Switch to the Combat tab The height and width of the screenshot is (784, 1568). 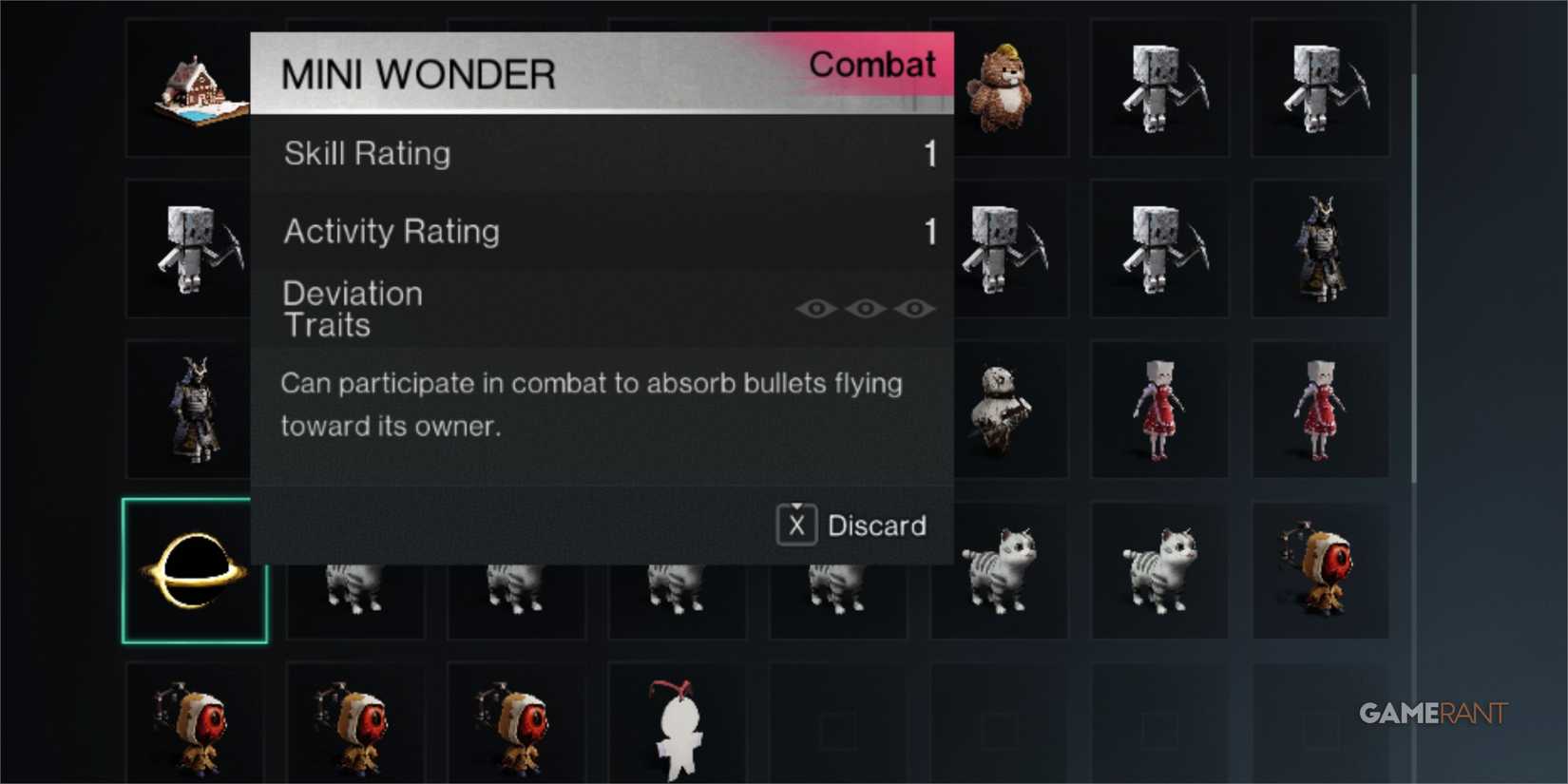click(x=872, y=65)
